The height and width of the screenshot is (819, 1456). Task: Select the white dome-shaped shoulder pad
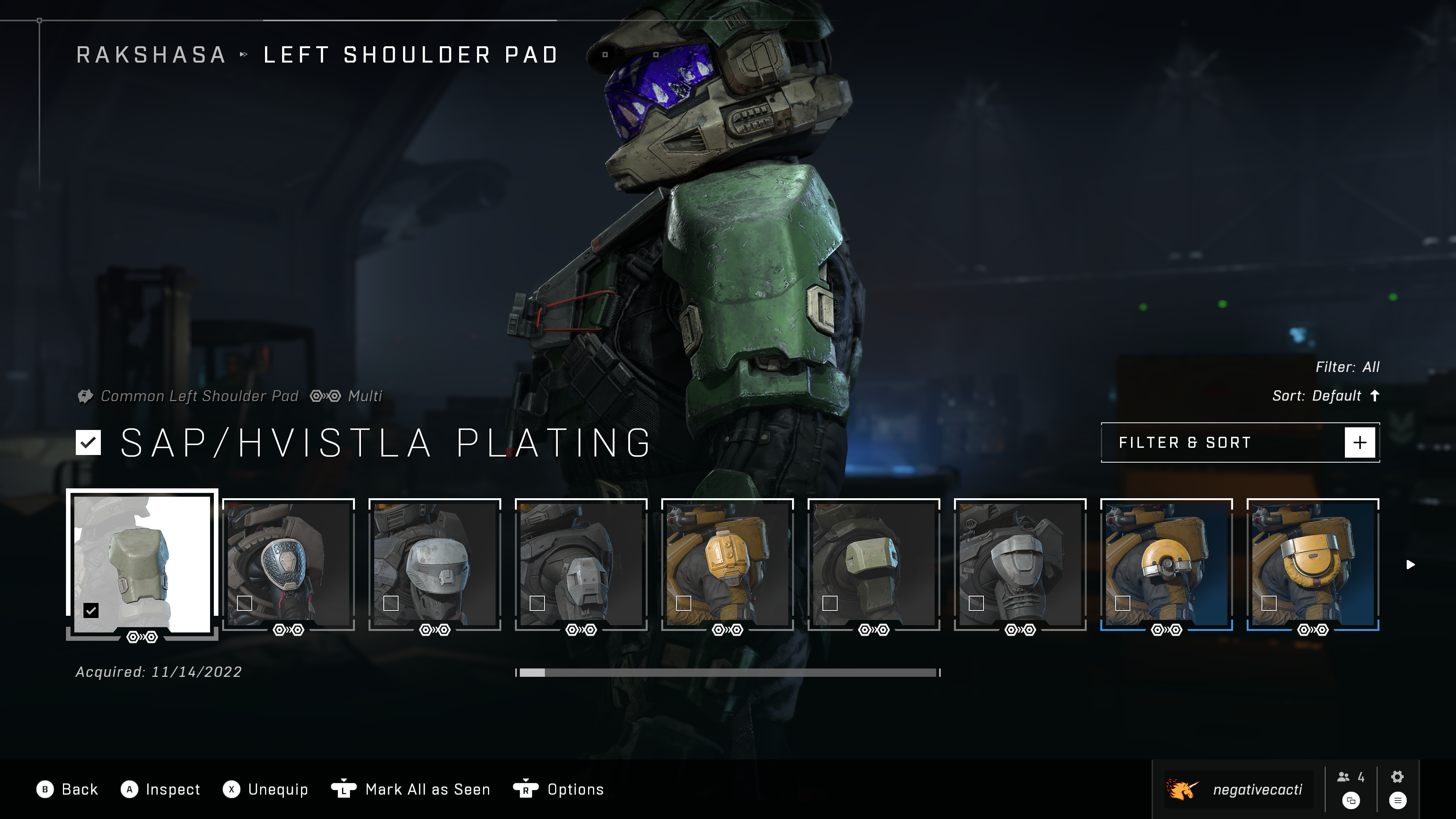pyautogui.click(x=435, y=564)
